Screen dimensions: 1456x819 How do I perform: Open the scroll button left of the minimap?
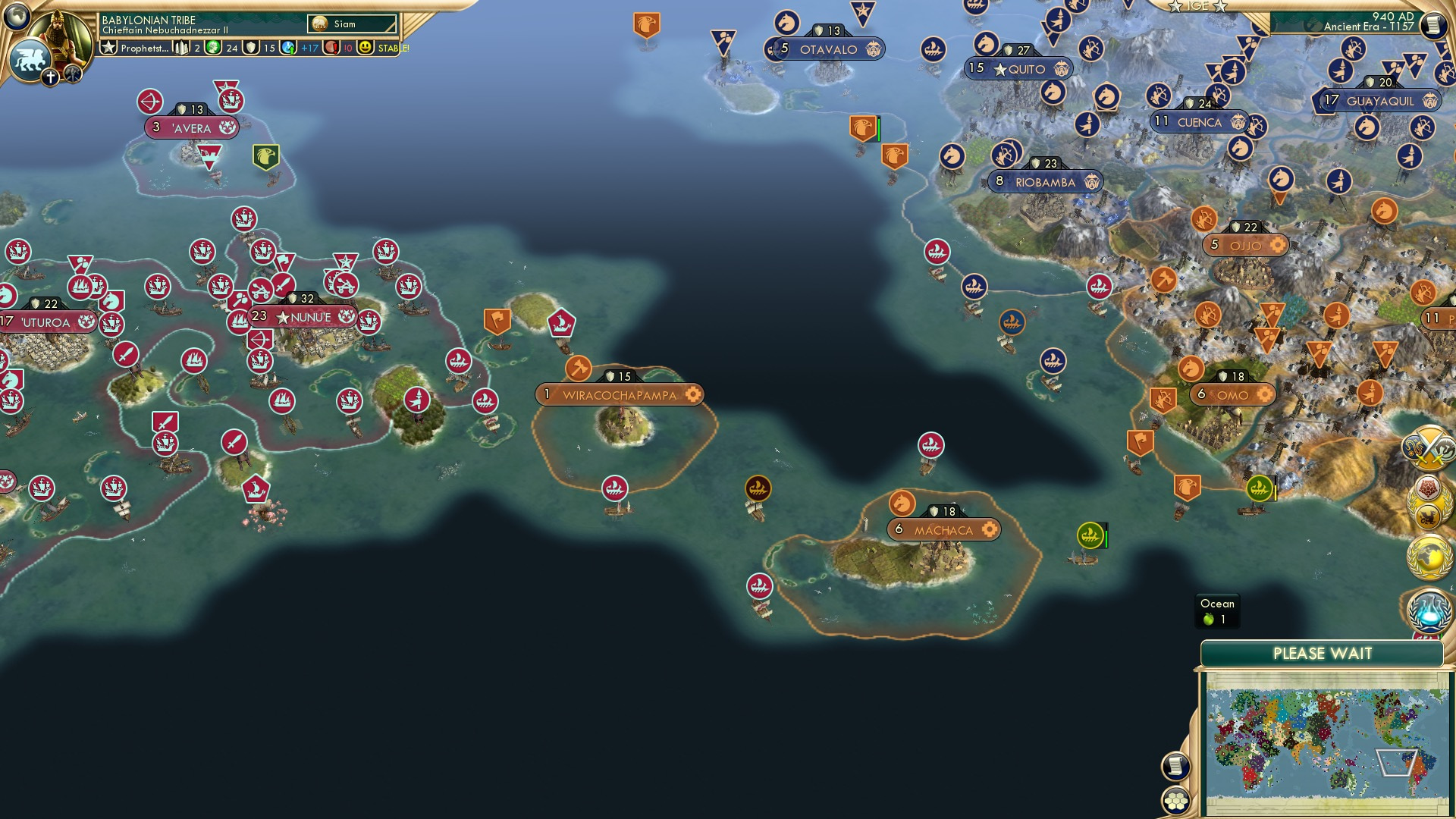point(1175,766)
